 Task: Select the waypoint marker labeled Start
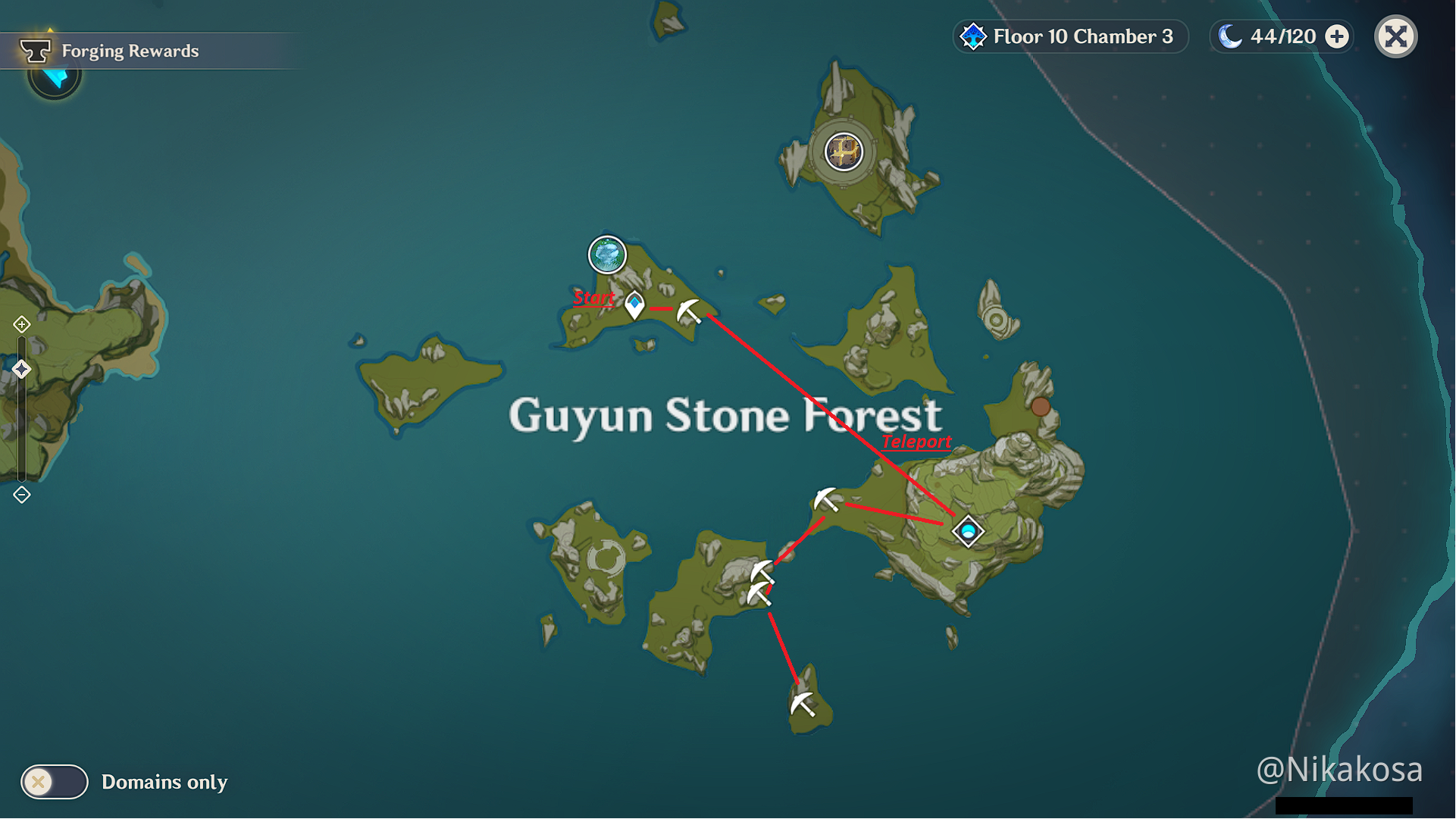tap(634, 306)
